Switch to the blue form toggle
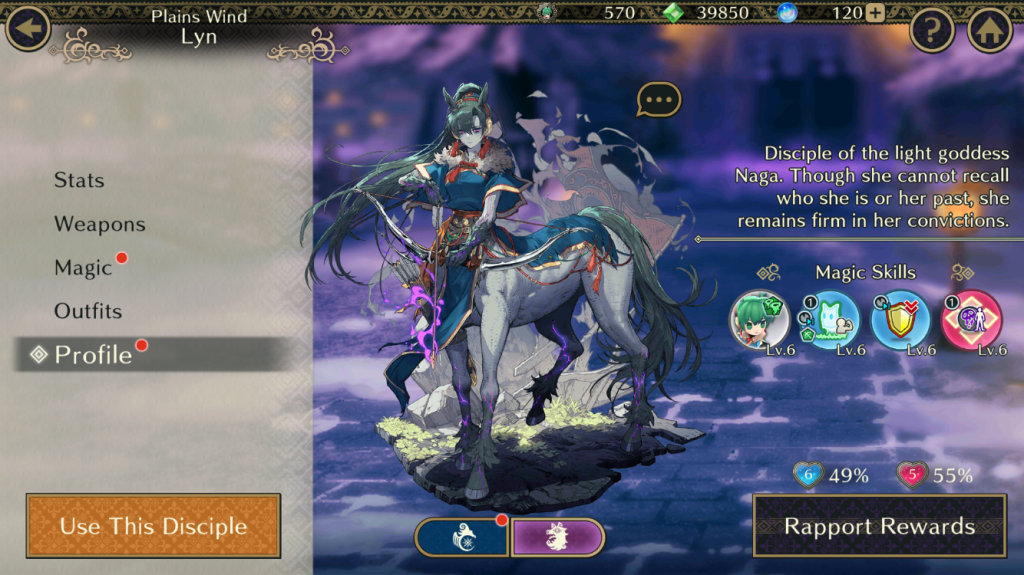The width and height of the screenshot is (1024, 575). point(462,537)
